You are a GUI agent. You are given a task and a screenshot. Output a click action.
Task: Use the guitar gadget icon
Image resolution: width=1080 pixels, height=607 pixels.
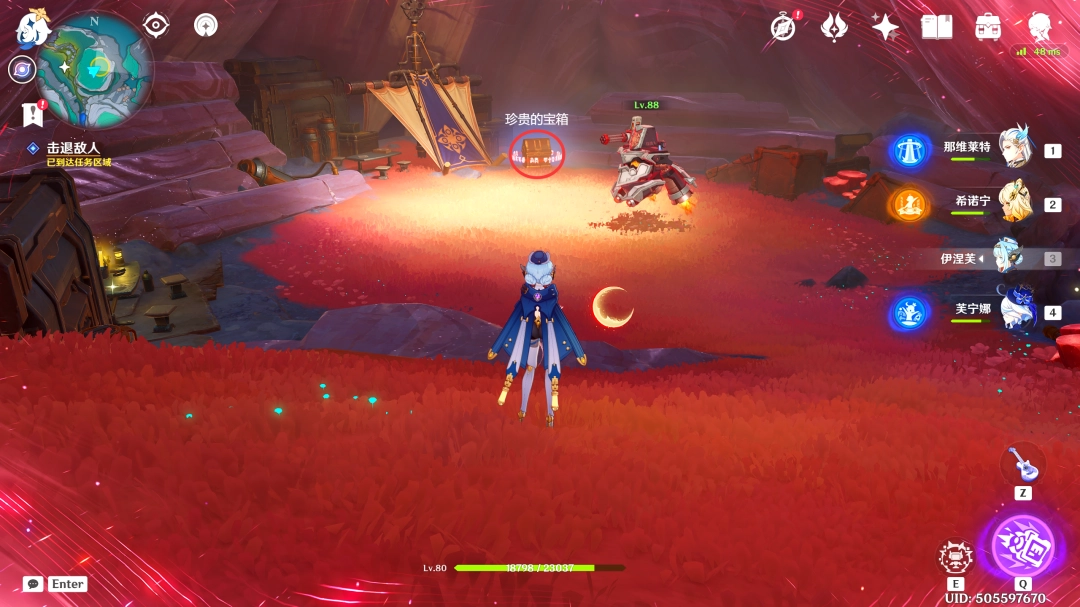[1022, 463]
